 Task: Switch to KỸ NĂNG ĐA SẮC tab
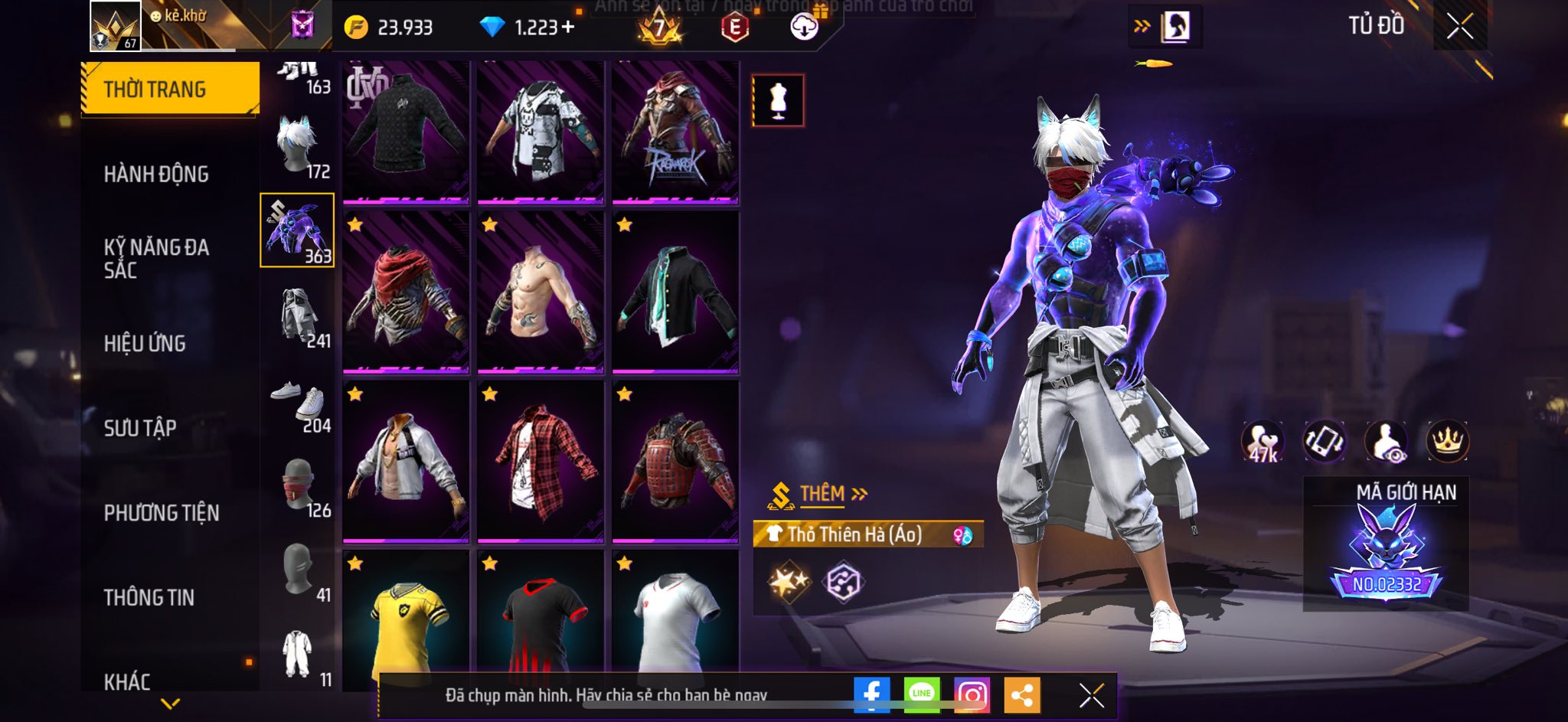pyautogui.click(x=156, y=258)
